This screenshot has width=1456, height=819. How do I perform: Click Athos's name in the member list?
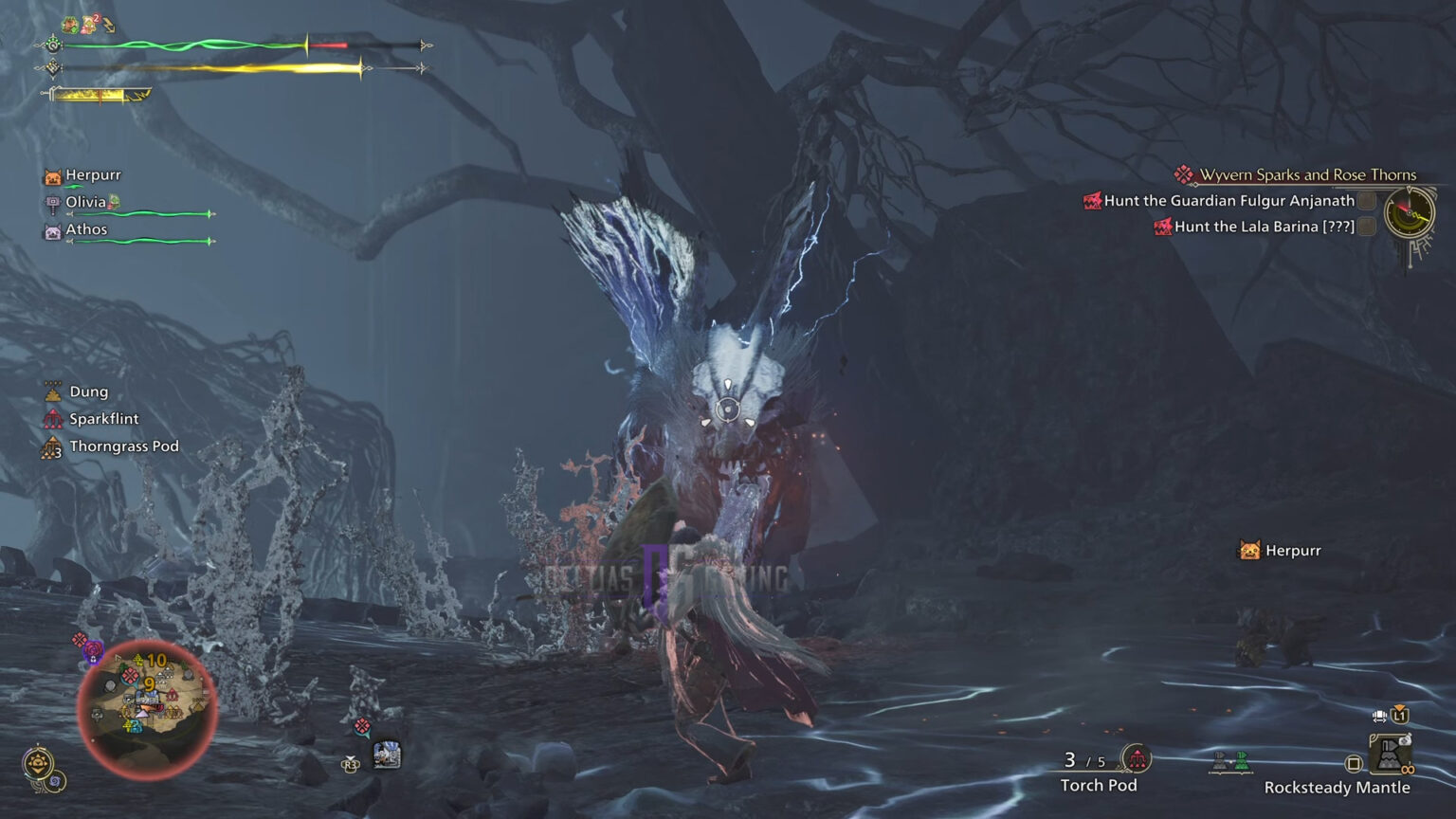(x=84, y=228)
